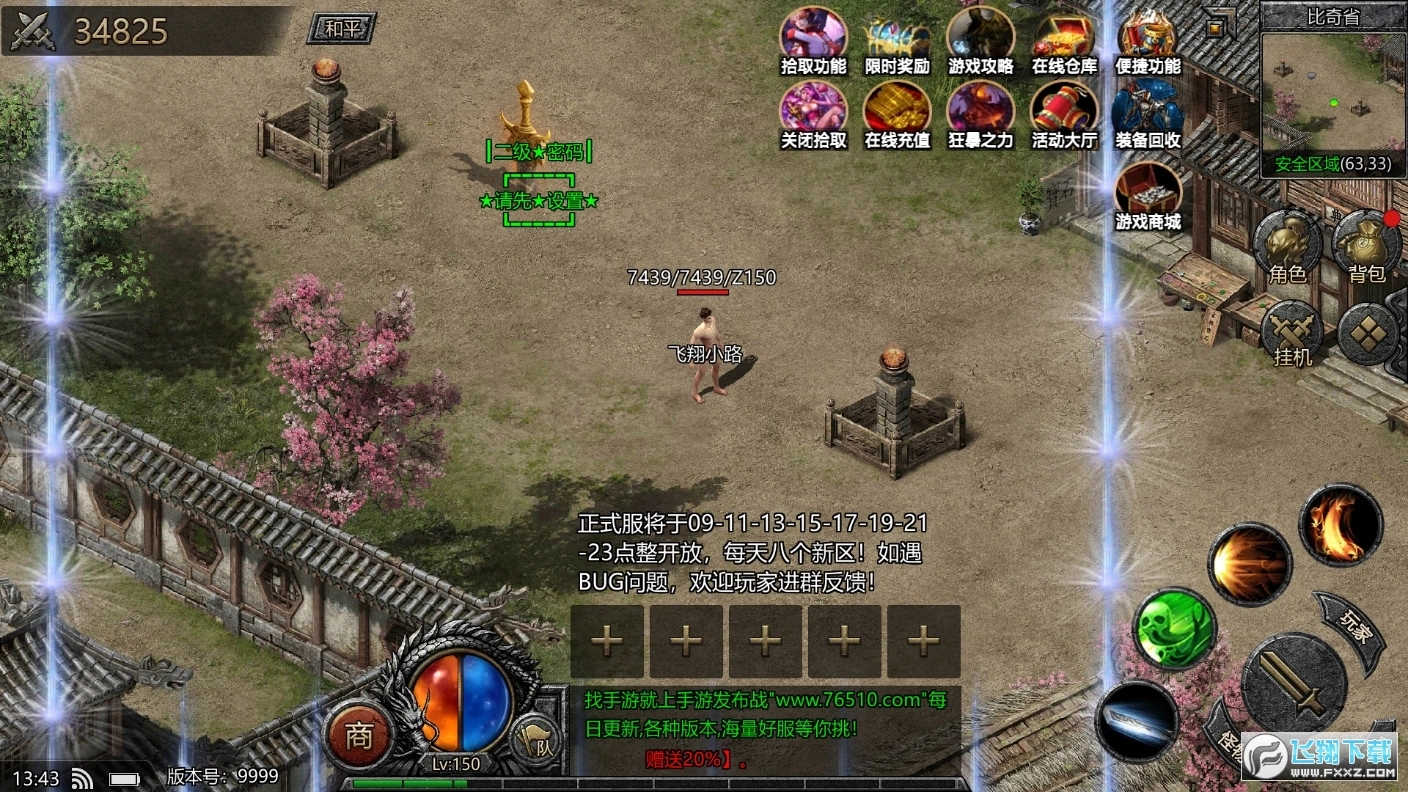Open 游戏攻略 game guide
The image size is (1408, 792).
coord(979,42)
